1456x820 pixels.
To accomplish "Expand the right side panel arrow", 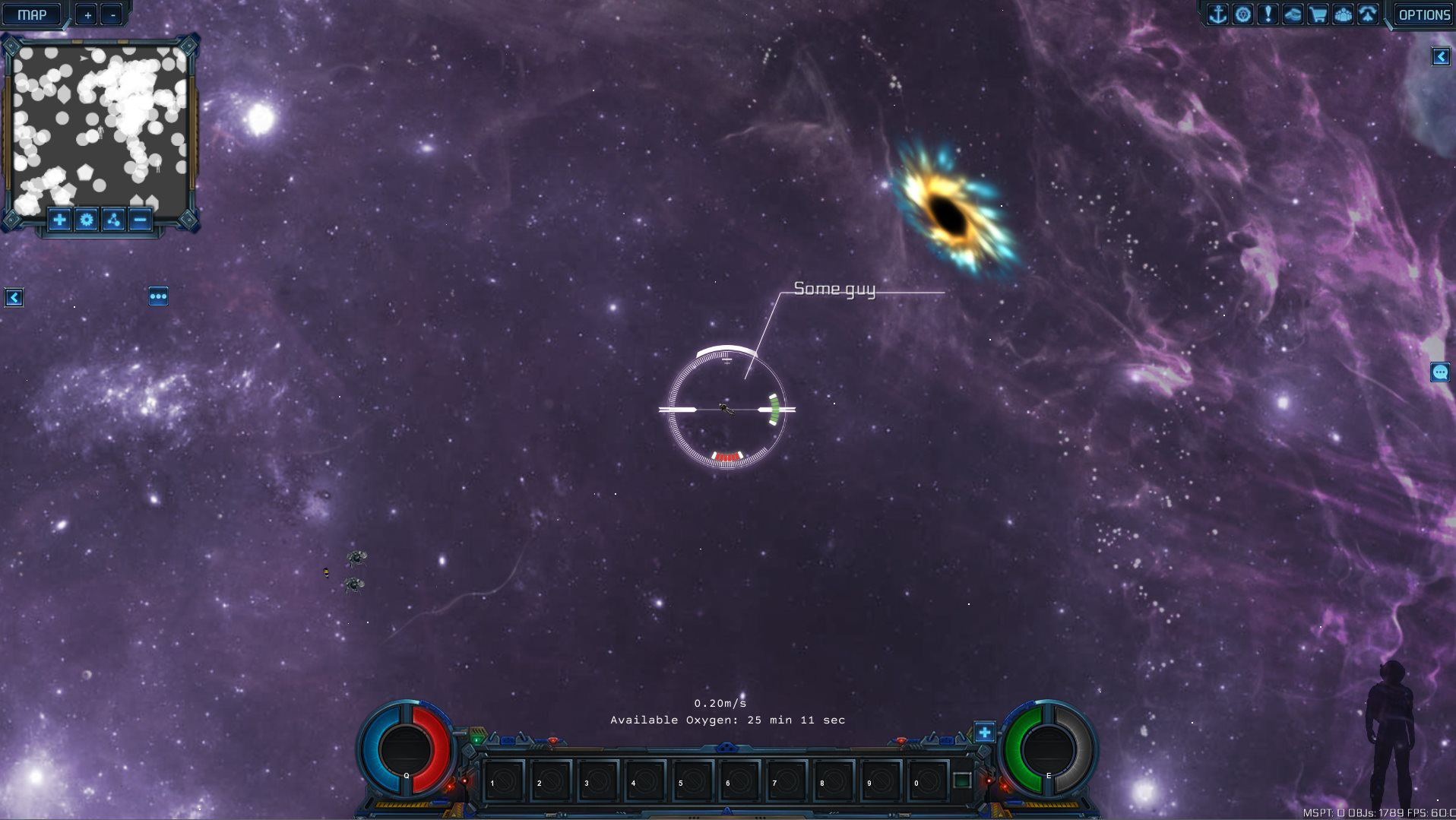I will [1441, 57].
